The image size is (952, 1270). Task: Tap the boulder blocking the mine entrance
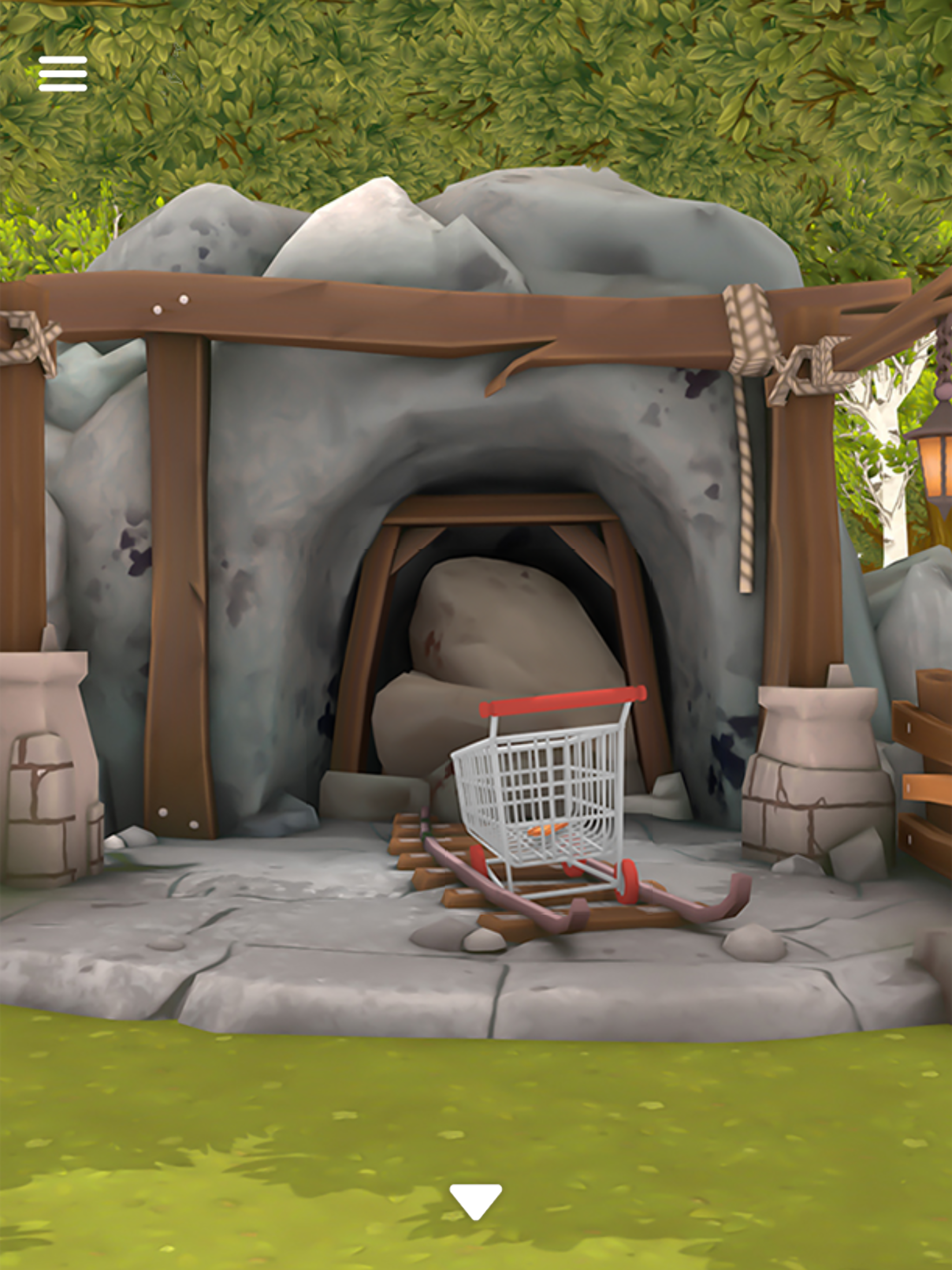pyautogui.click(x=505, y=660)
